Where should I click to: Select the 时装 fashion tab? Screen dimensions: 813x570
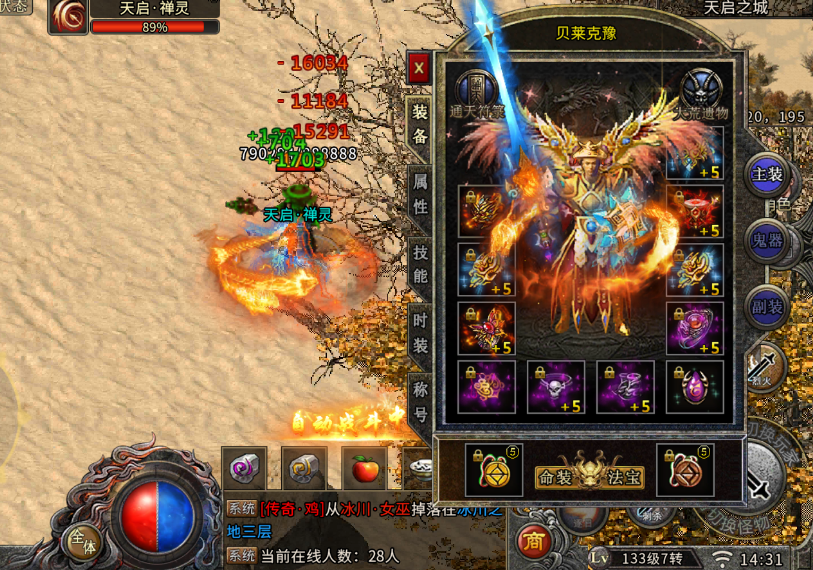pos(421,334)
